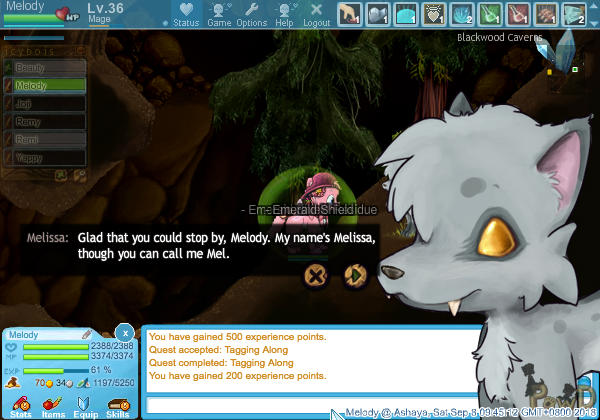Image resolution: width=600 pixels, height=420 pixels.
Task: Click the Logout button
Action: point(316,14)
